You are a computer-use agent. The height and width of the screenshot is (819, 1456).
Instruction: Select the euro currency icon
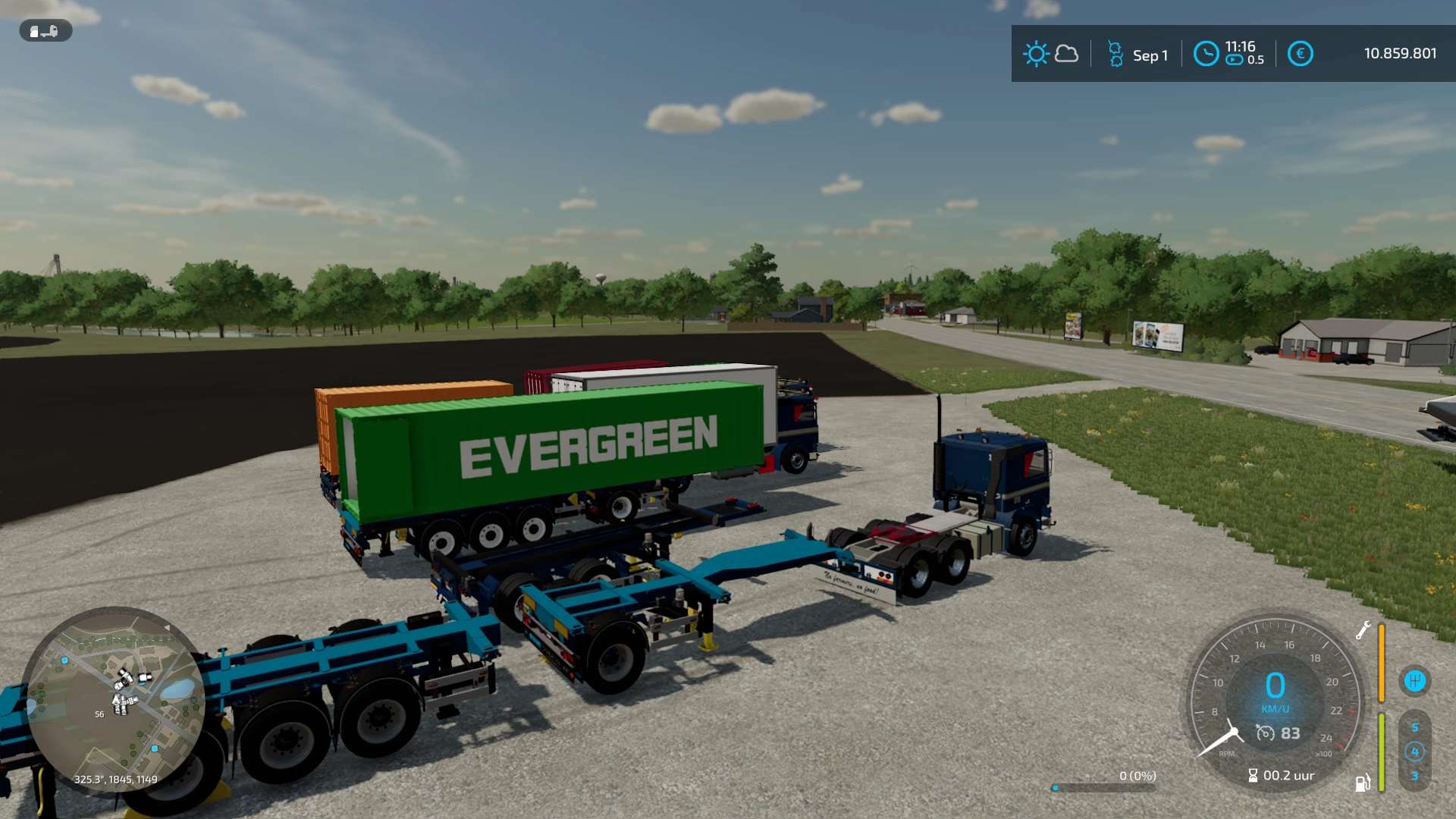(1300, 54)
